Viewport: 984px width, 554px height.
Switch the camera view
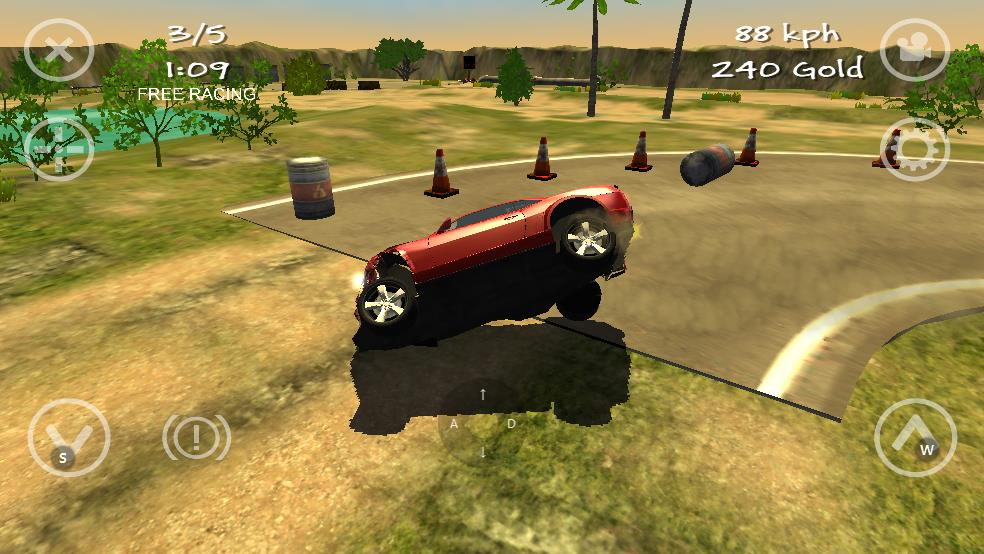click(x=914, y=49)
